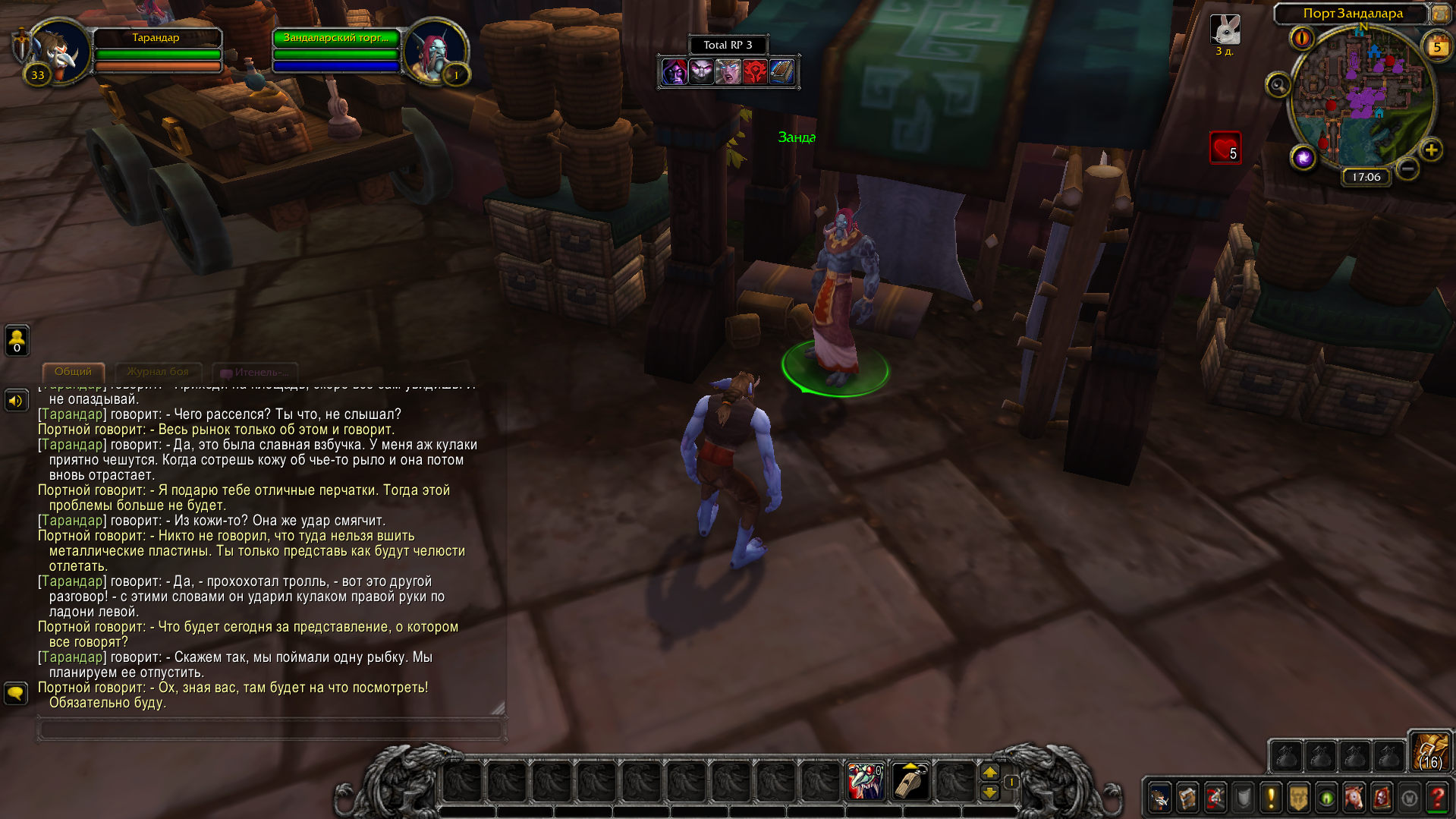Open the red question mark help menu
The image size is (1456, 819).
click(x=1437, y=798)
